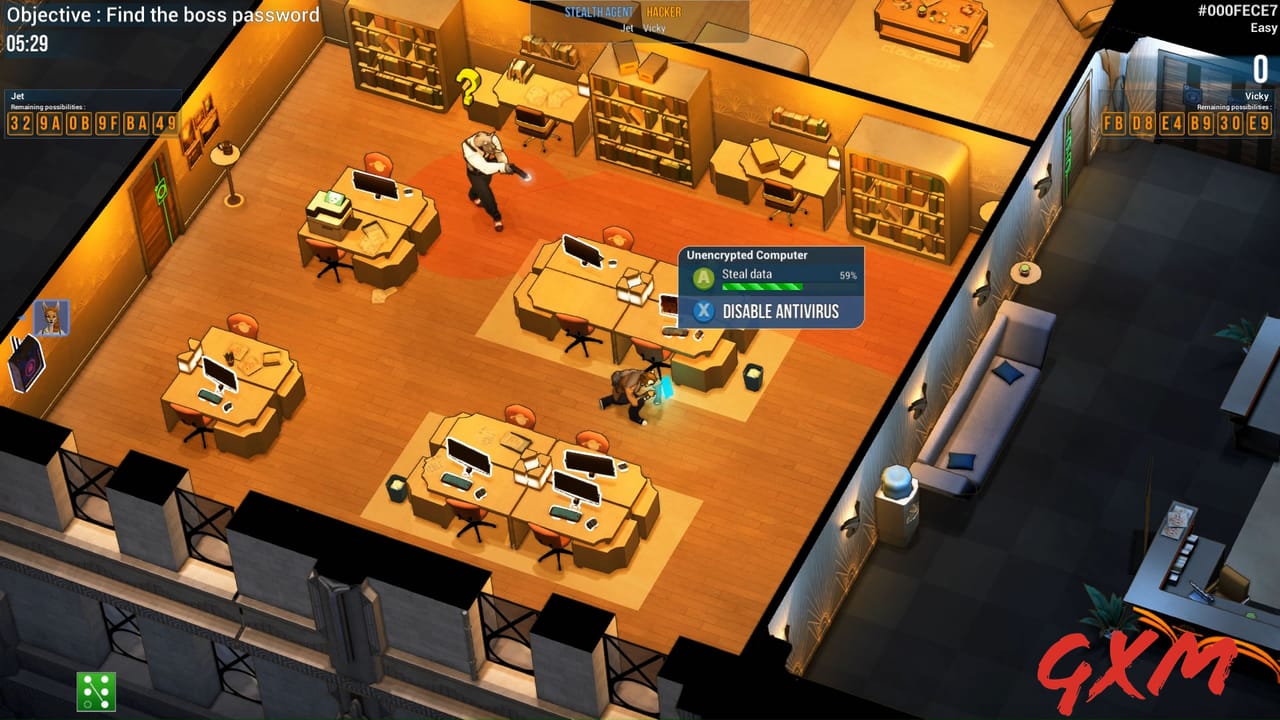The image size is (1280, 720).
Task: Click the Objective: Find the boss password banner
Action: (160, 15)
